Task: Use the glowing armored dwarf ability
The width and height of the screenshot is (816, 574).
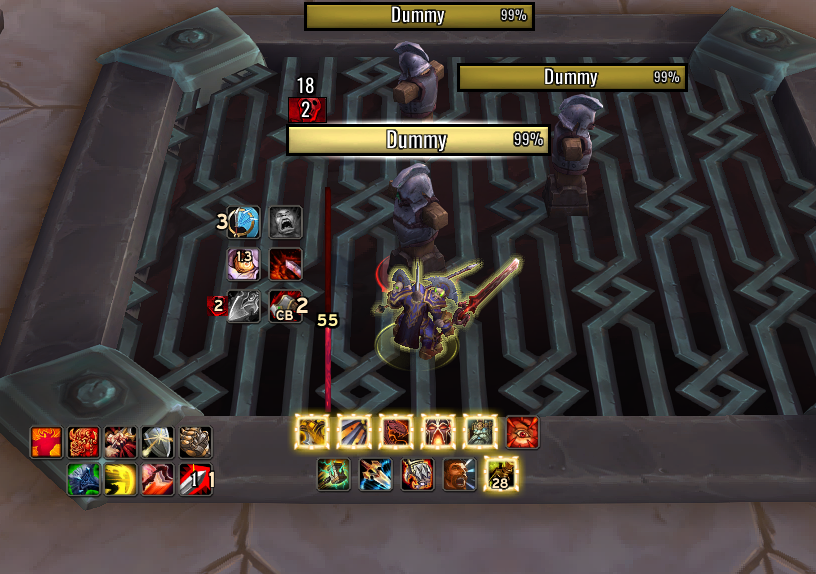Action: click(481, 432)
